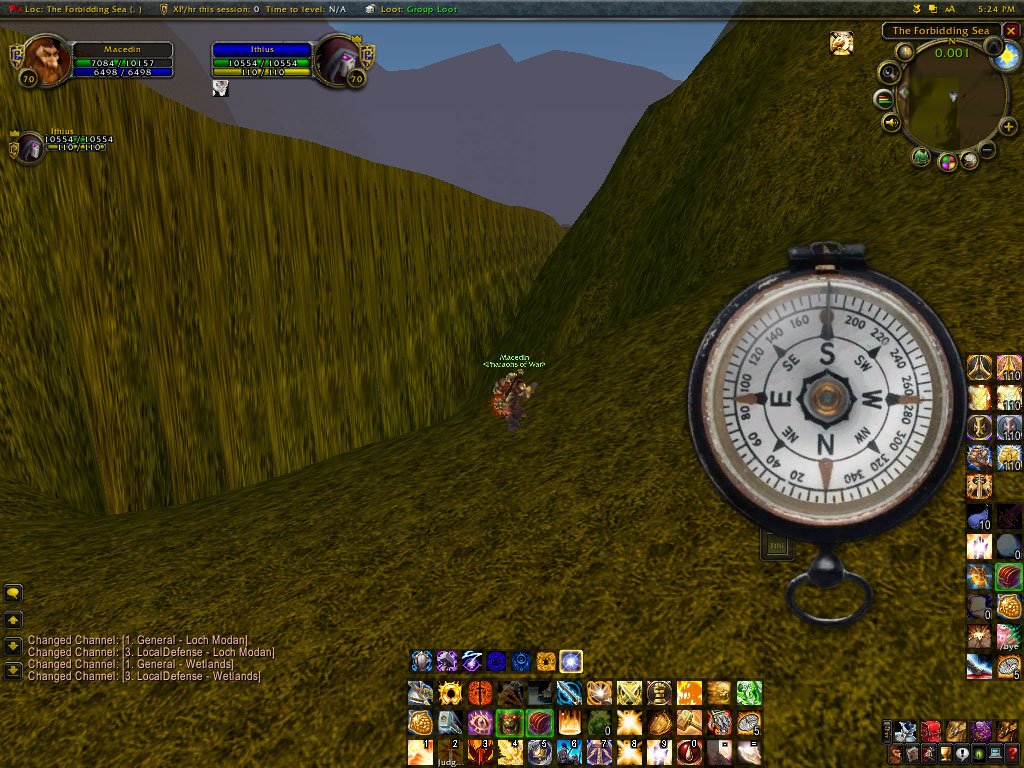Close the minimap with the red X
This screenshot has width=1024, height=768.
1011,31
